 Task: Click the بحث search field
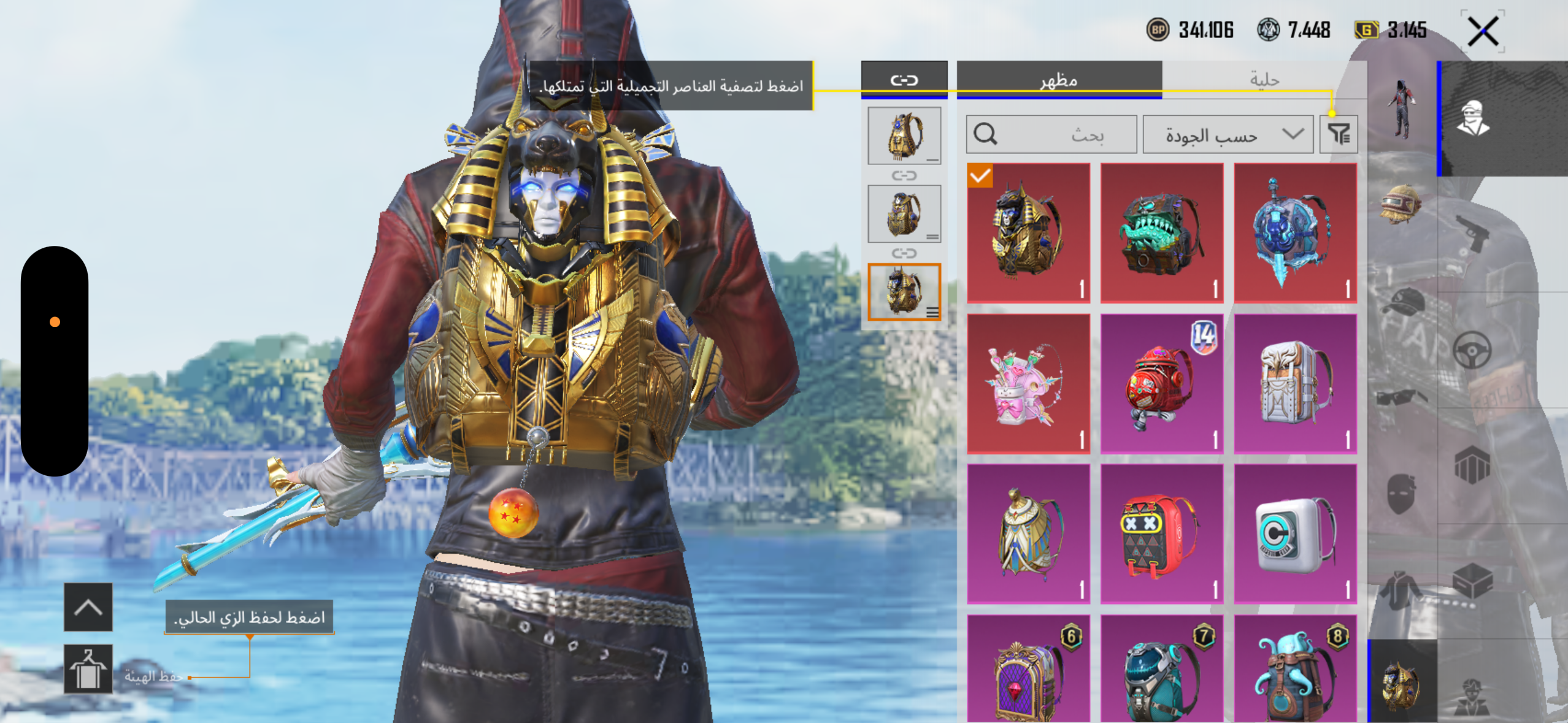(x=1051, y=134)
